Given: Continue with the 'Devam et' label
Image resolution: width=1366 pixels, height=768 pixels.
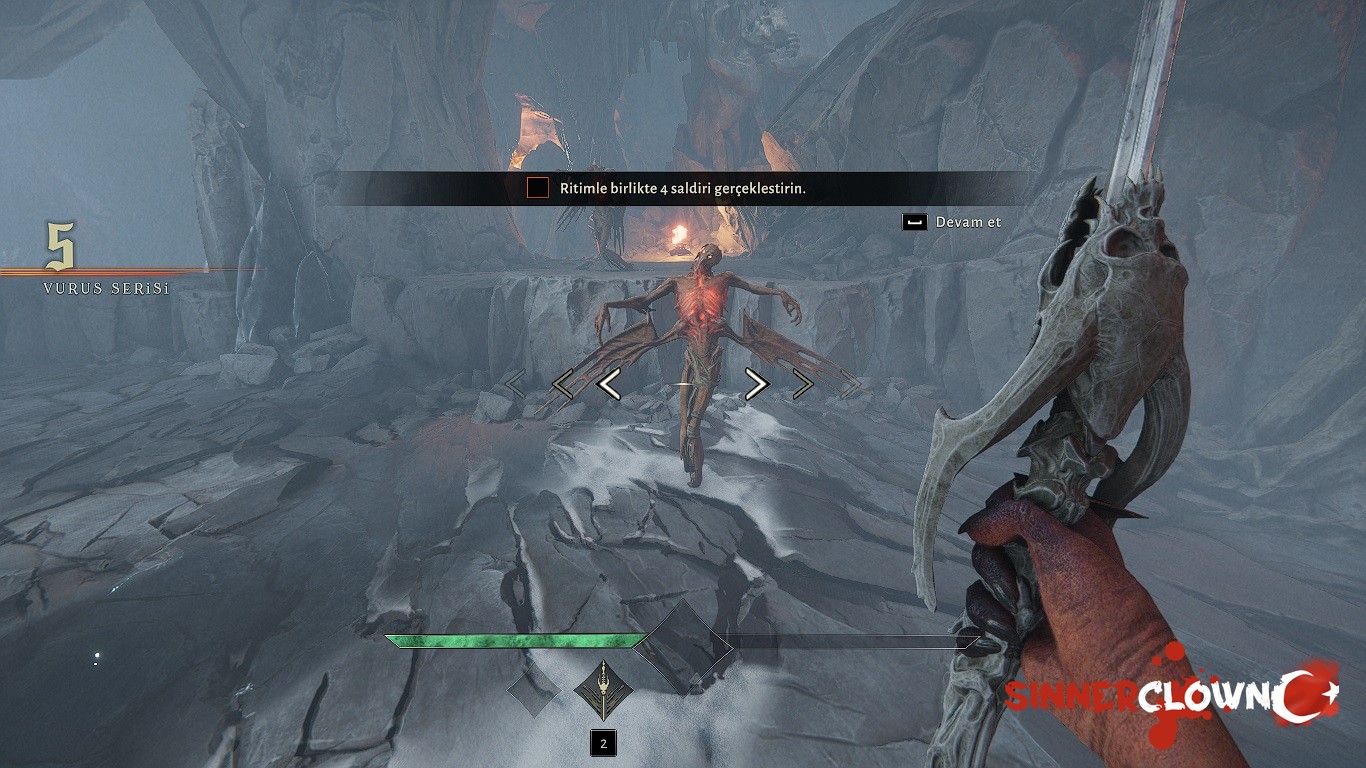Looking at the screenshot, I should [967, 222].
